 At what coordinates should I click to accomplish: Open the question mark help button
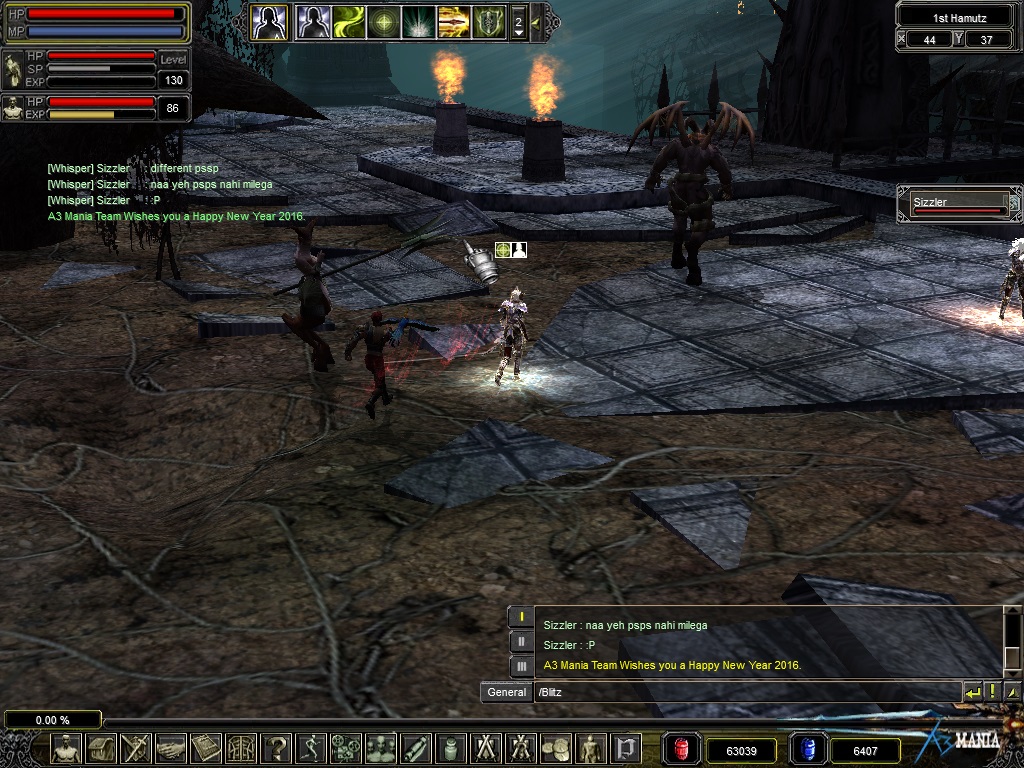coord(276,748)
